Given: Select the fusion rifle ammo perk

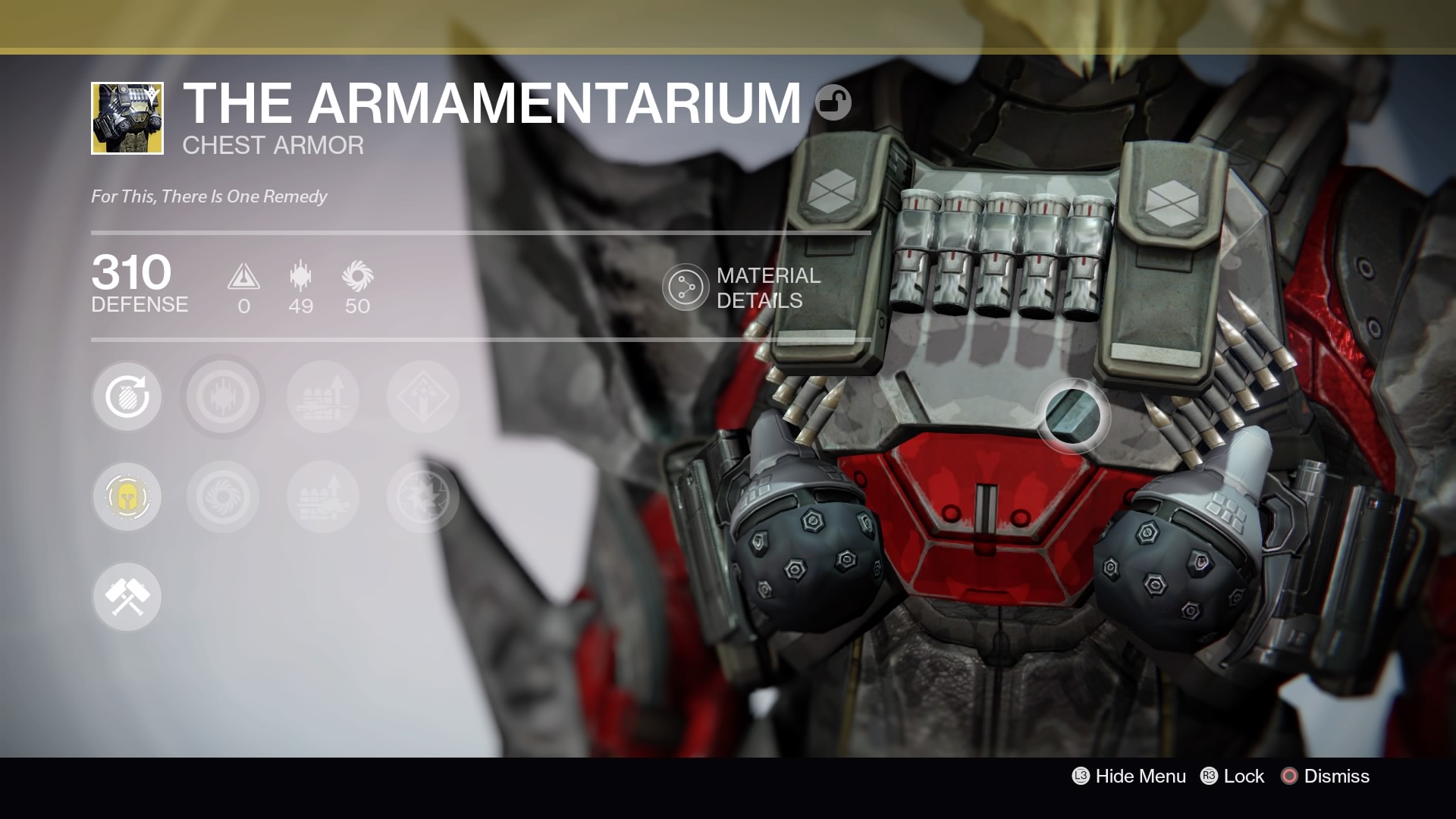Looking at the screenshot, I should pos(323,497).
